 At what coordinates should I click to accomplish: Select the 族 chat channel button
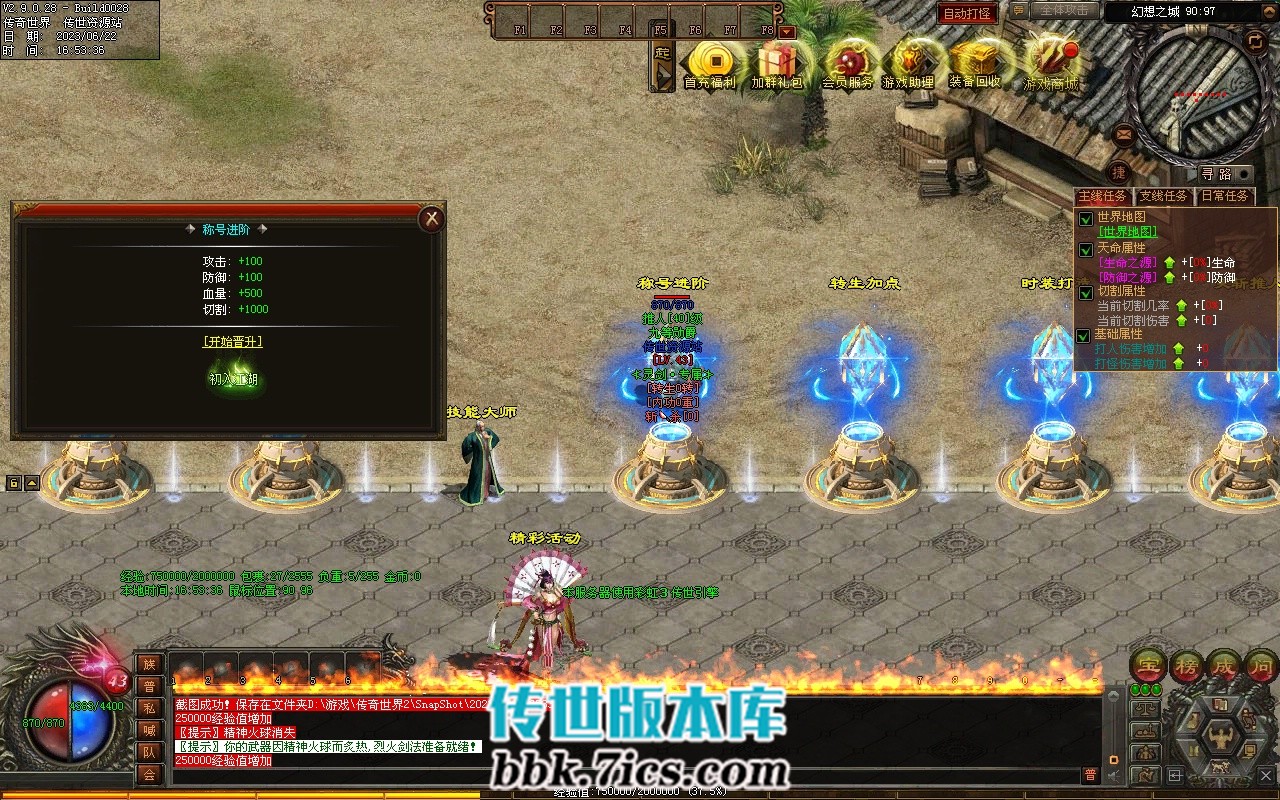click(x=149, y=664)
